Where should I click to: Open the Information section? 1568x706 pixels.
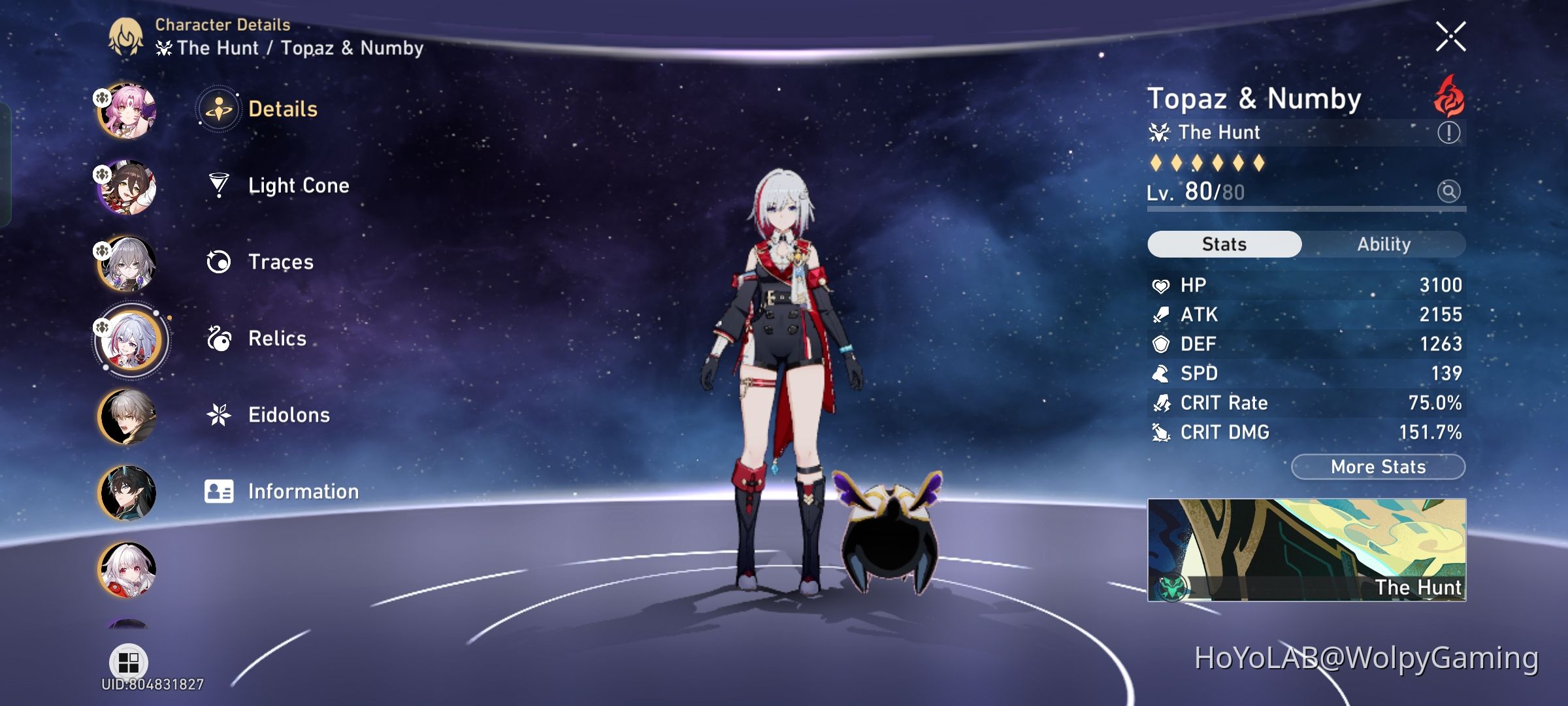pos(302,491)
